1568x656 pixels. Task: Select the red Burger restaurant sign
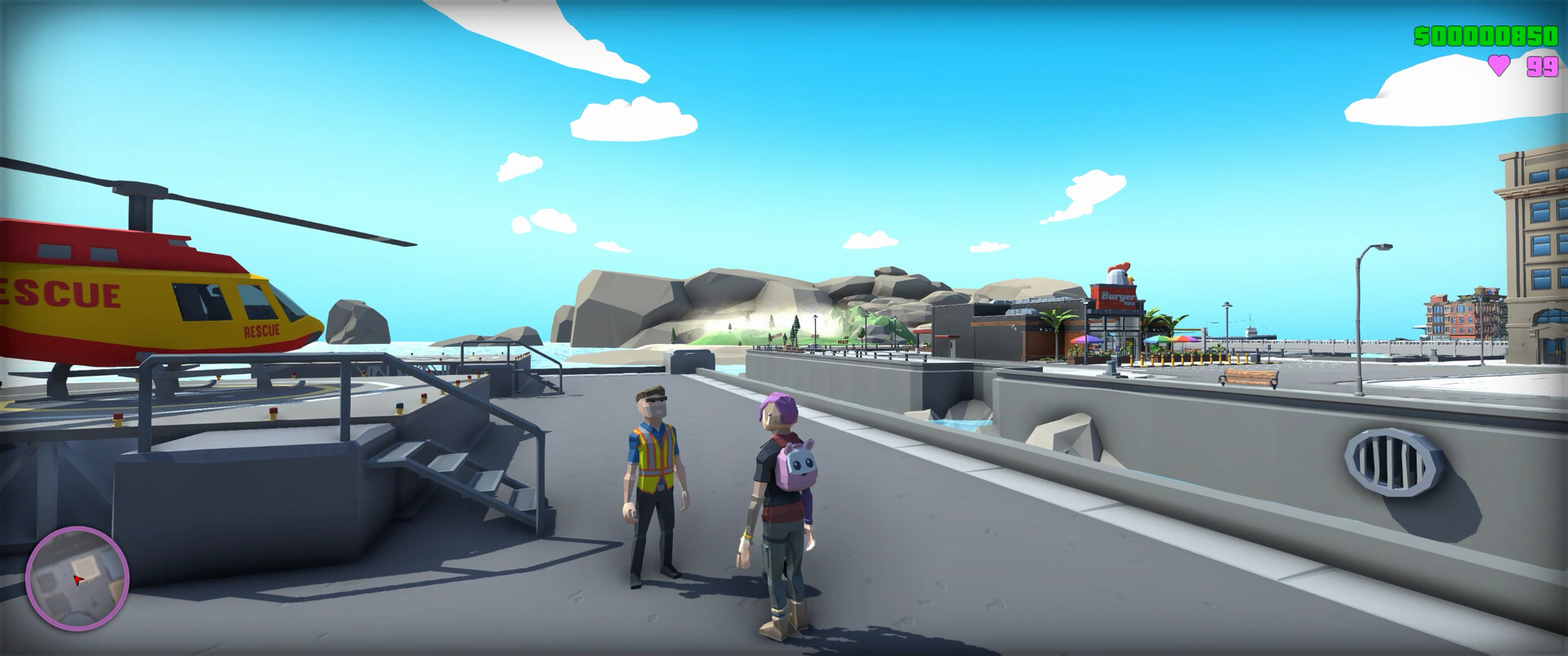(1118, 296)
